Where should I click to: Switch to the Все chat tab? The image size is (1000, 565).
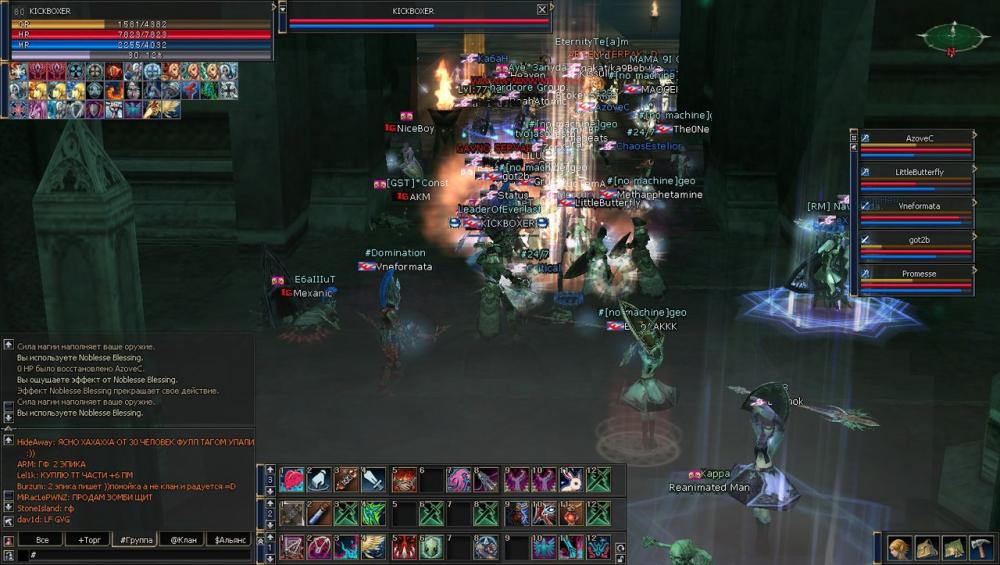(x=41, y=540)
